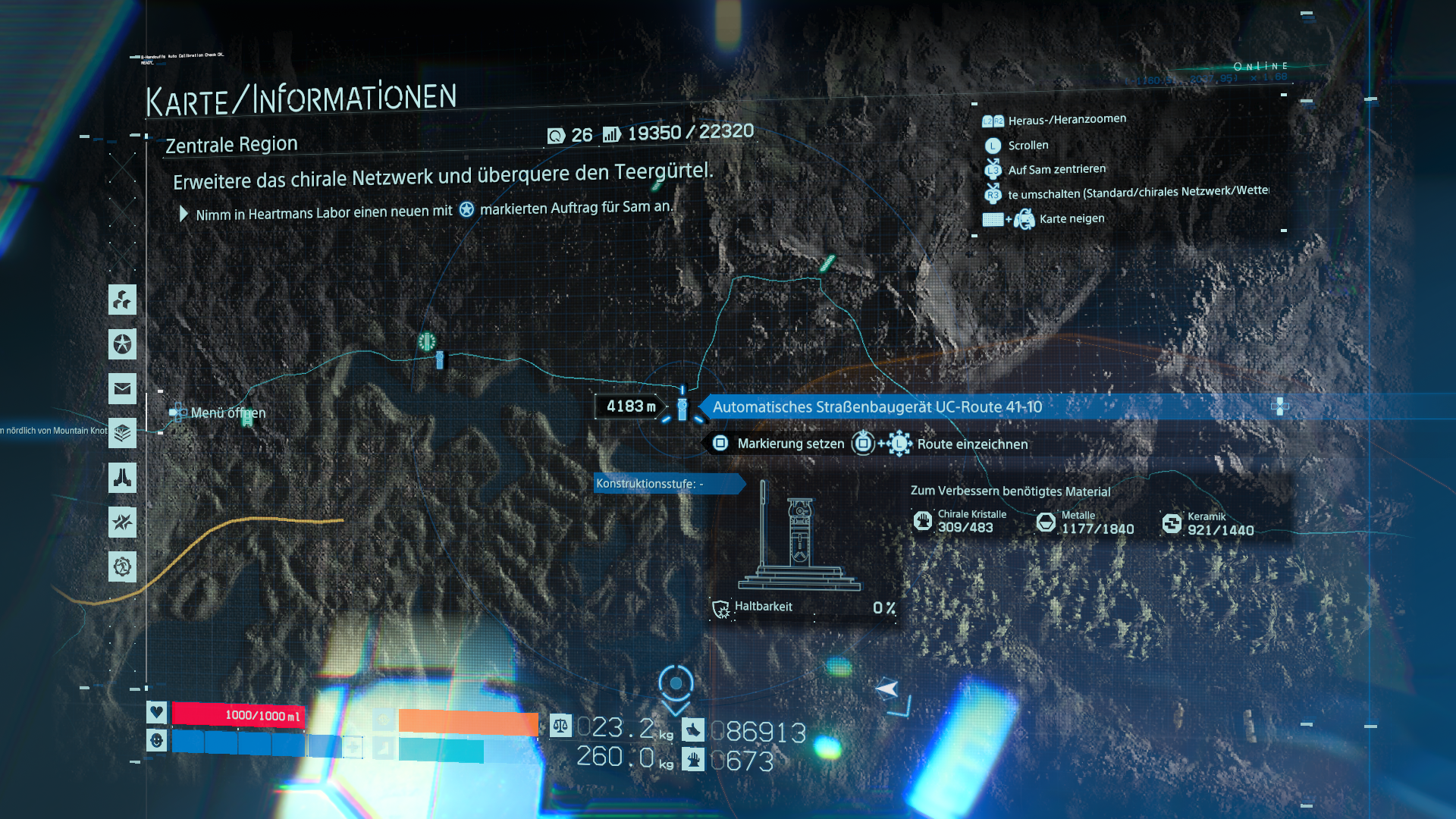Choose the crossed stars icon in sidebar
The height and width of the screenshot is (819, 1456).
click(122, 522)
